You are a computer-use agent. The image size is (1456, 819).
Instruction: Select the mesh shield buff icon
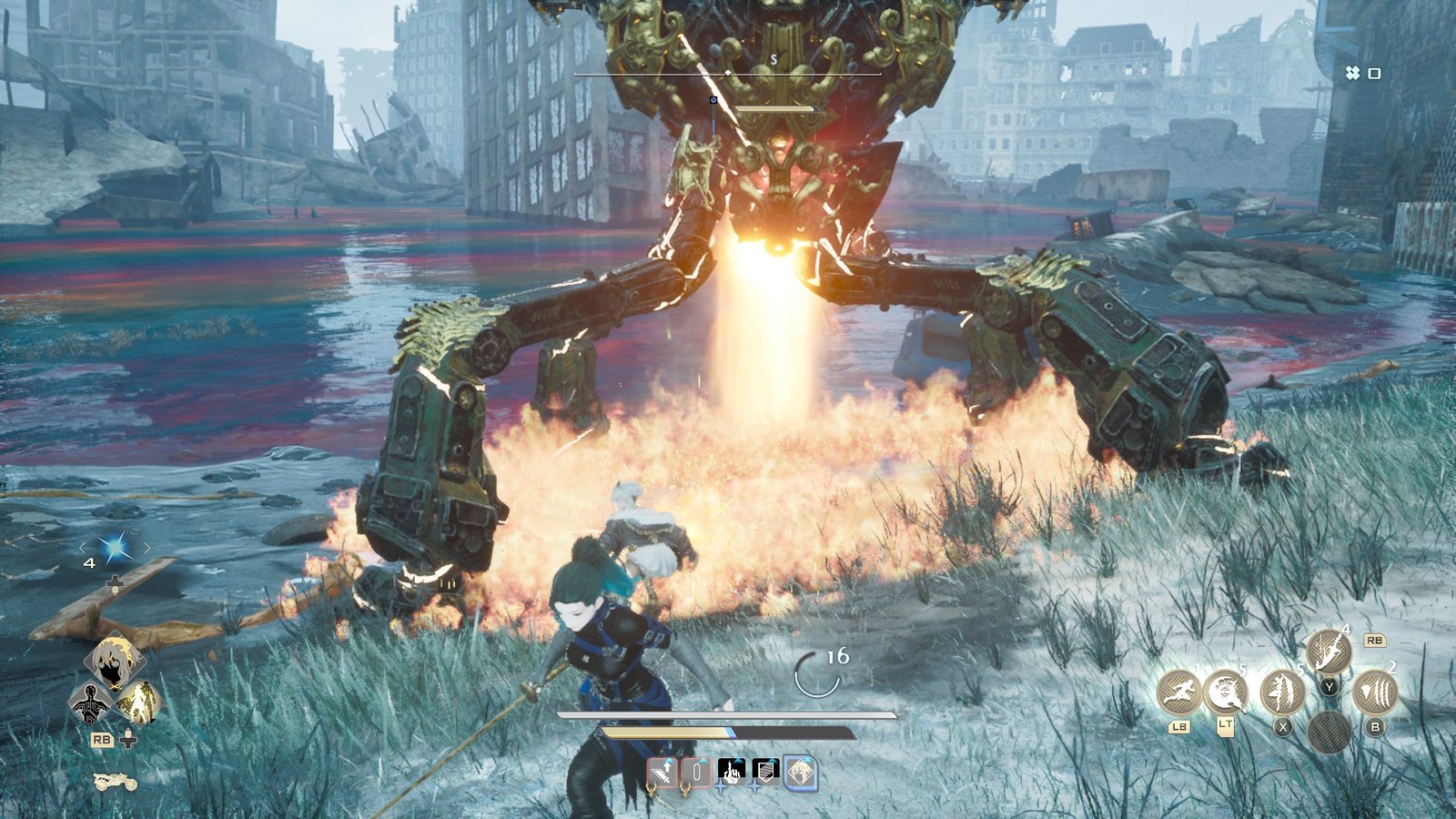click(765, 771)
